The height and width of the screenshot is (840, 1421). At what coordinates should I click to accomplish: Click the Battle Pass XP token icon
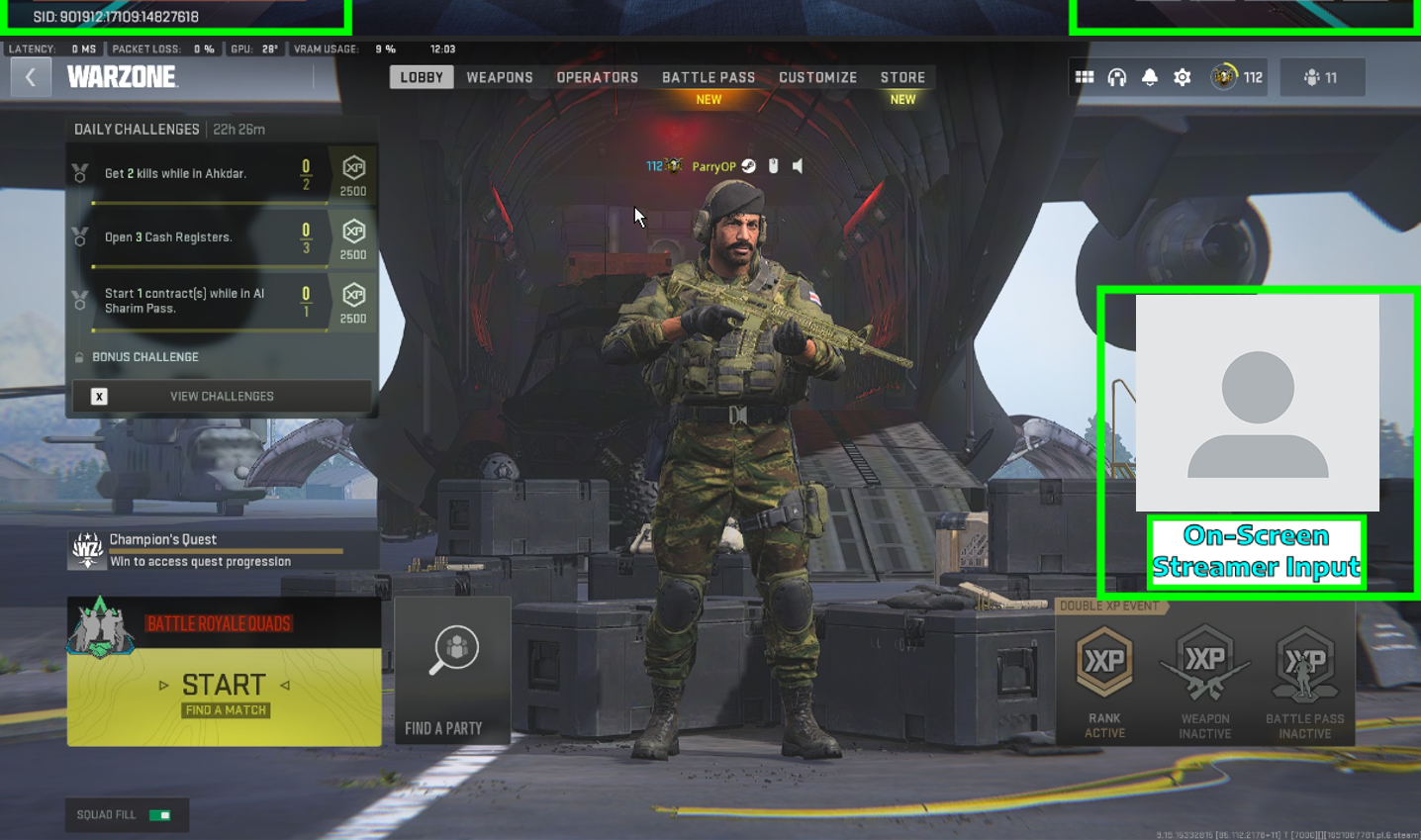point(1304,658)
